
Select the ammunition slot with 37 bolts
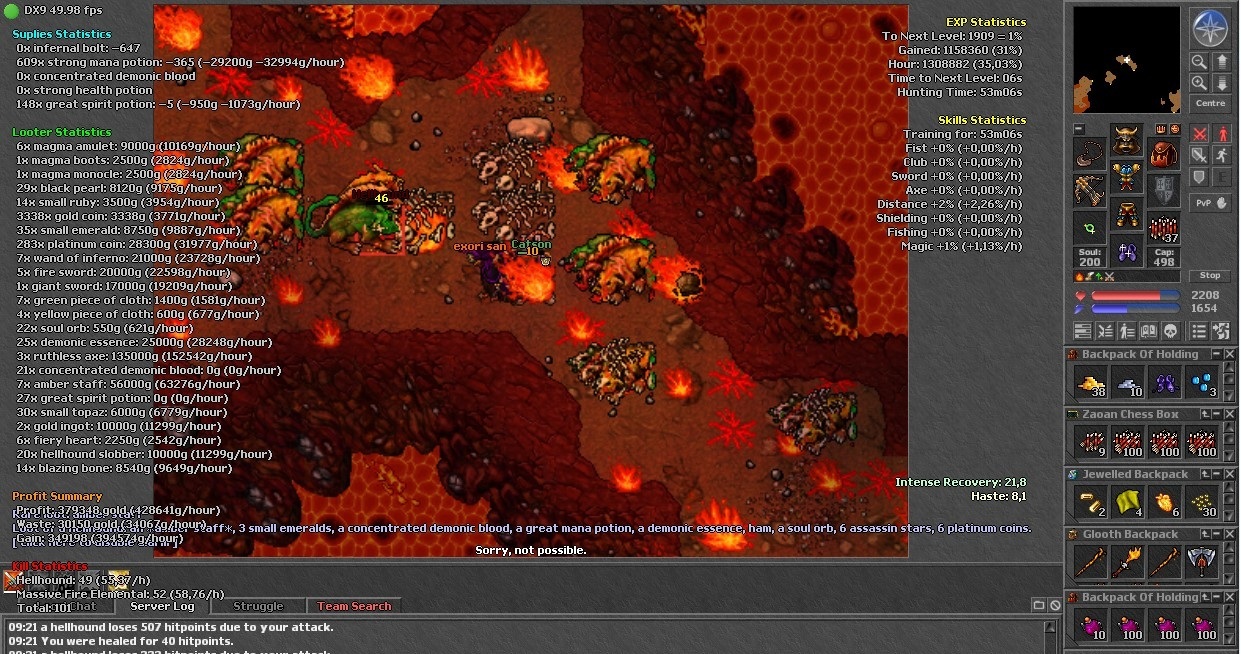pyautogui.click(x=1164, y=230)
